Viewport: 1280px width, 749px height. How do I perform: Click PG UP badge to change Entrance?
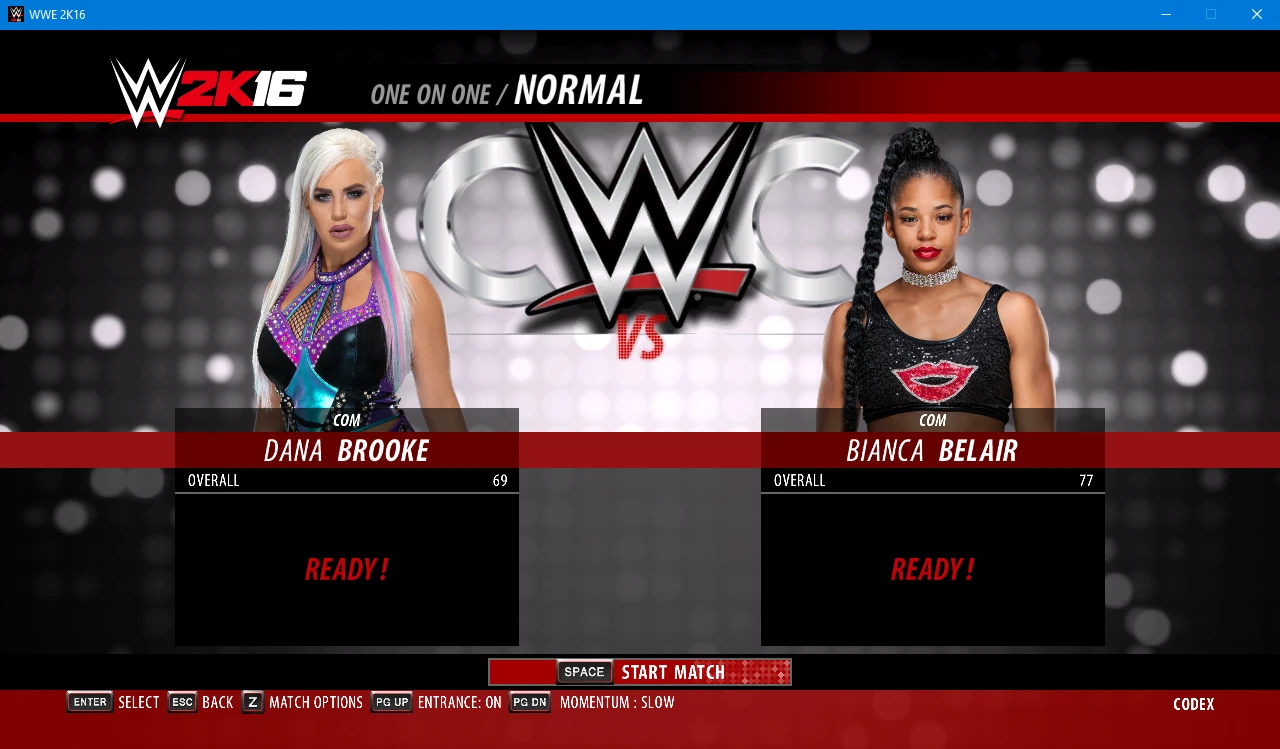391,702
